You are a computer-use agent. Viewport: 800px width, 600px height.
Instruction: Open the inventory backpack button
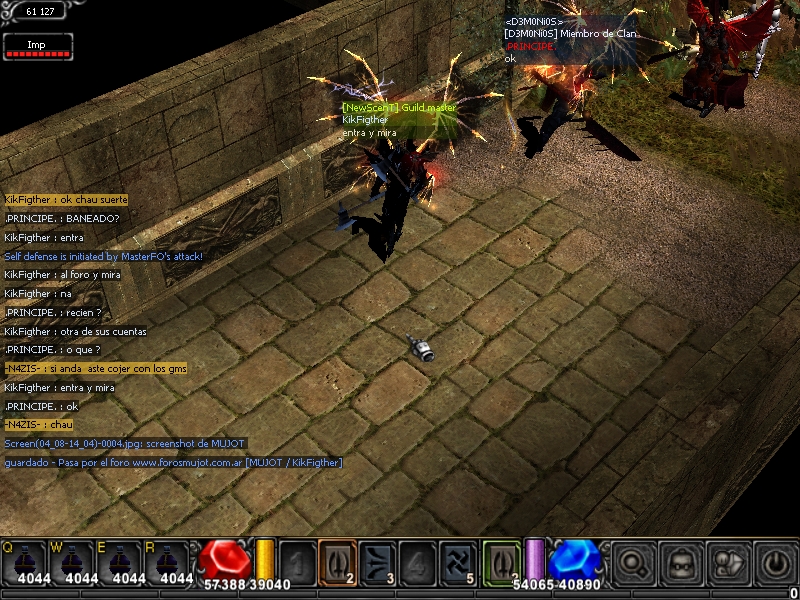coord(681,562)
